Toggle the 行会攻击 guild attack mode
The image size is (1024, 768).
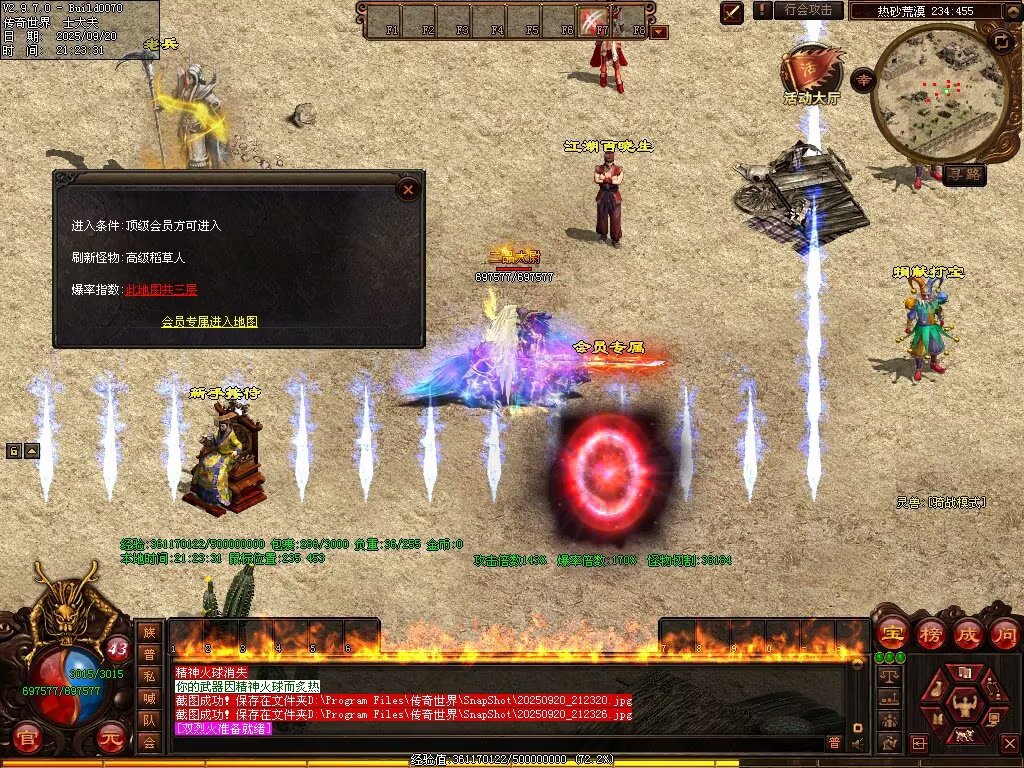[x=807, y=10]
